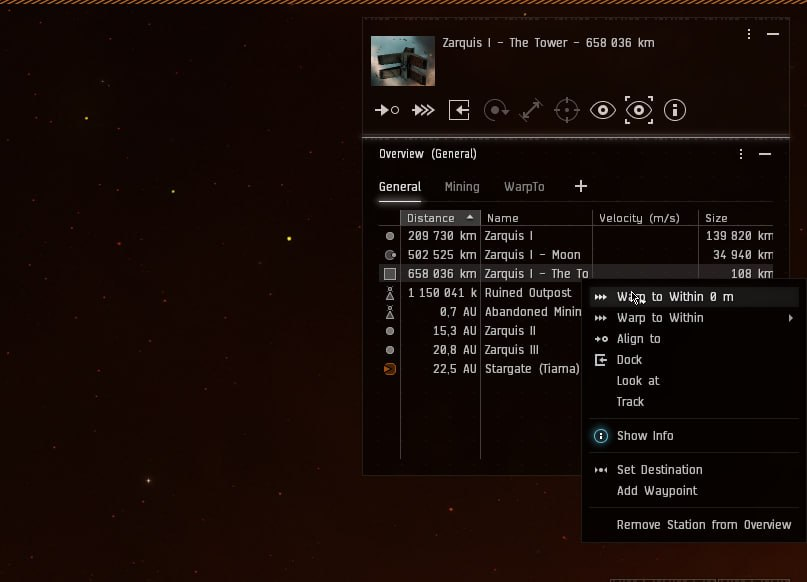This screenshot has width=807, height=582.
Task: Choose Warp to Within 0 m
Action: click(x=675, y=297)
